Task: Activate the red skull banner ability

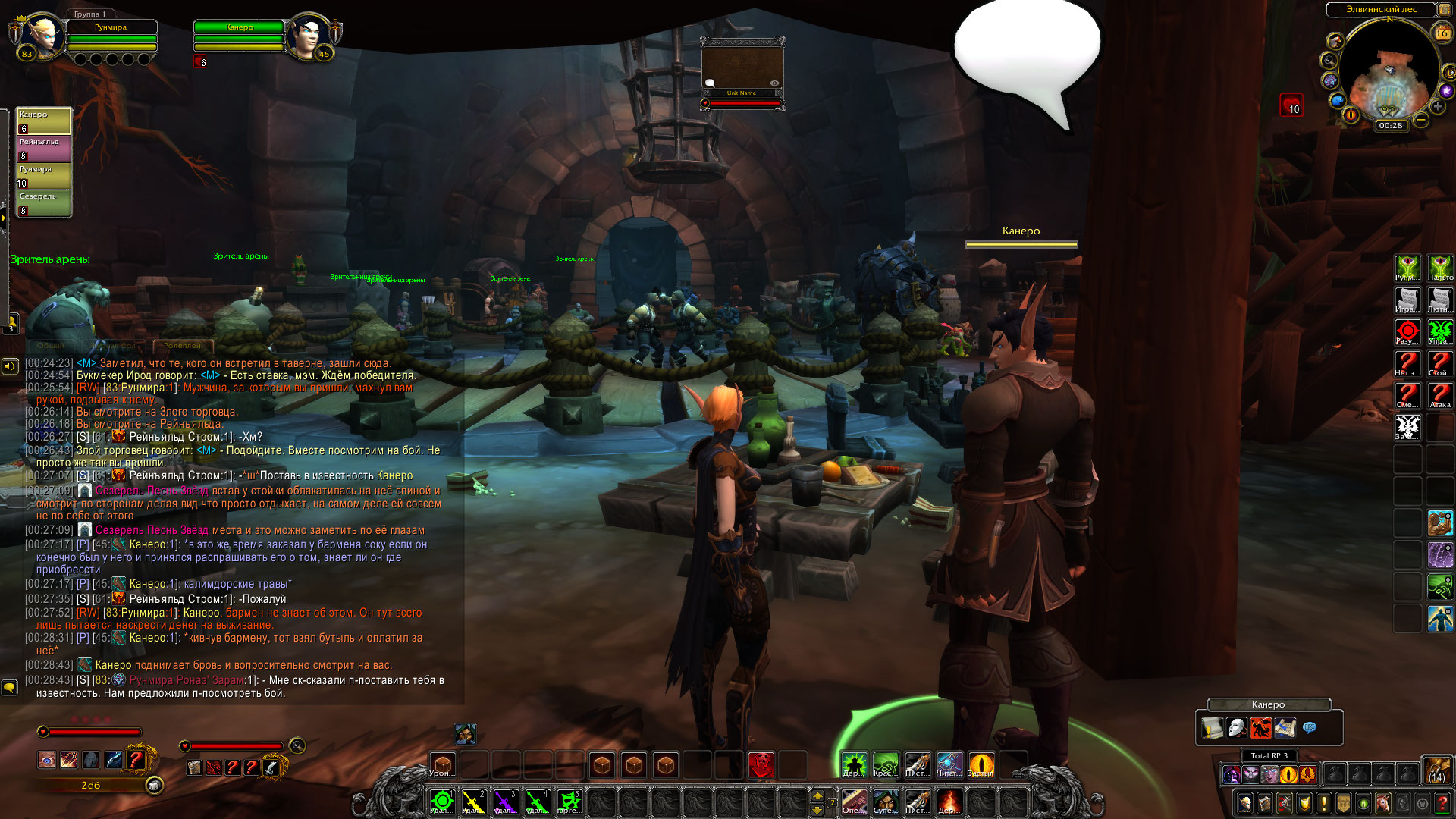Action: 761,764
